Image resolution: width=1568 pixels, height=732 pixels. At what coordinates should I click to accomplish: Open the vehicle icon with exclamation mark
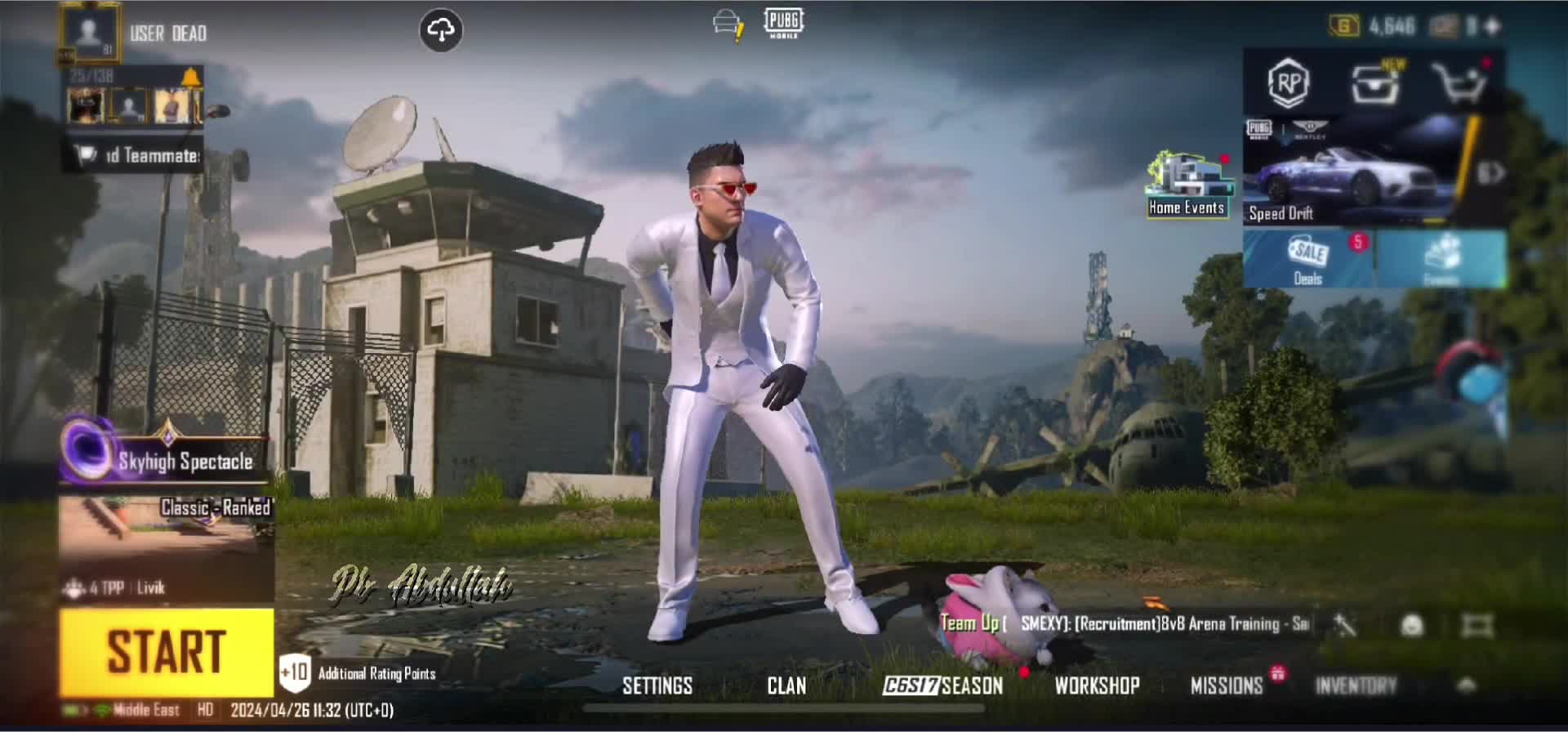[x=726, y=25]
